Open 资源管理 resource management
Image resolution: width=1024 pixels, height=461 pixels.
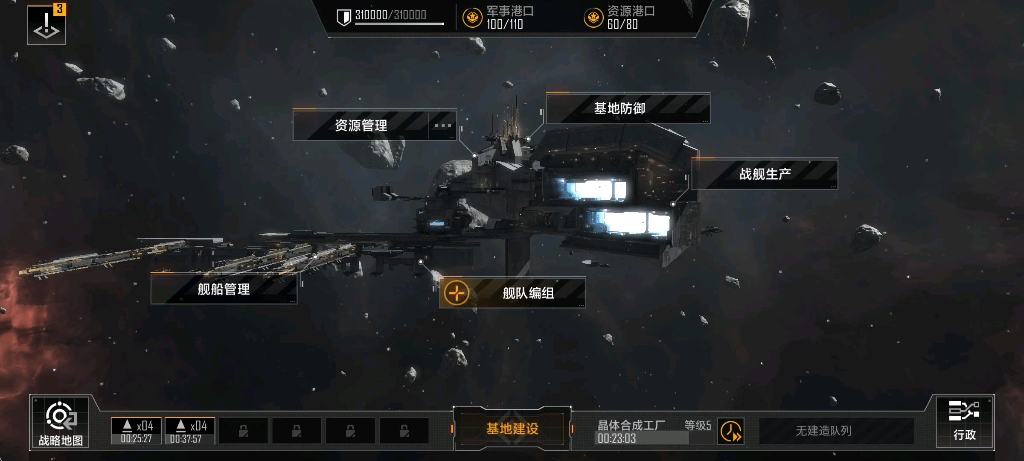point(361,126)
